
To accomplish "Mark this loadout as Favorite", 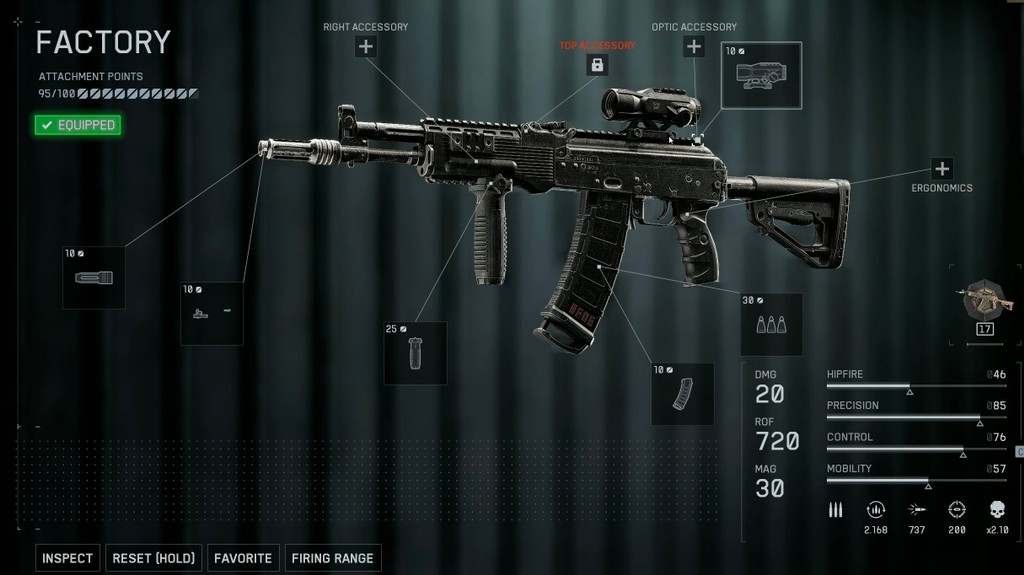I will (x=242, y=558).
